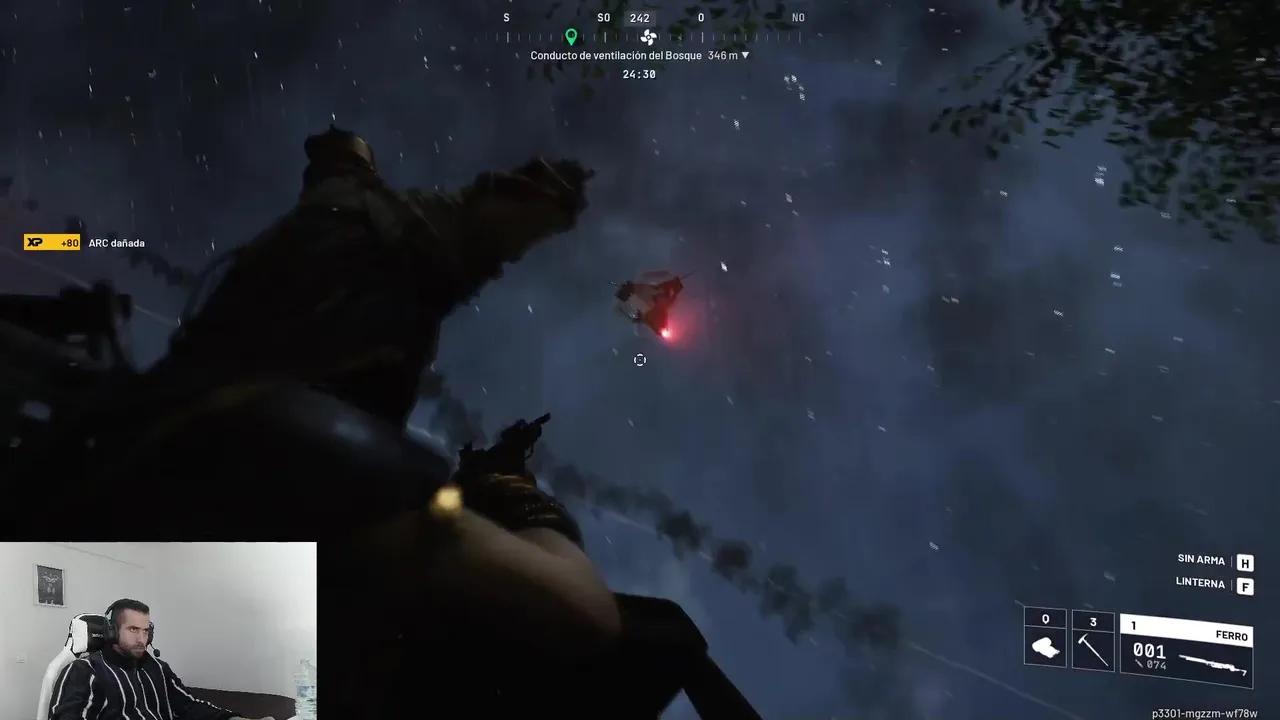Click the green waypoint pin on the compass
This screenshot has width=1280, height=720.
pyautogui.click(x=571, y=37)
